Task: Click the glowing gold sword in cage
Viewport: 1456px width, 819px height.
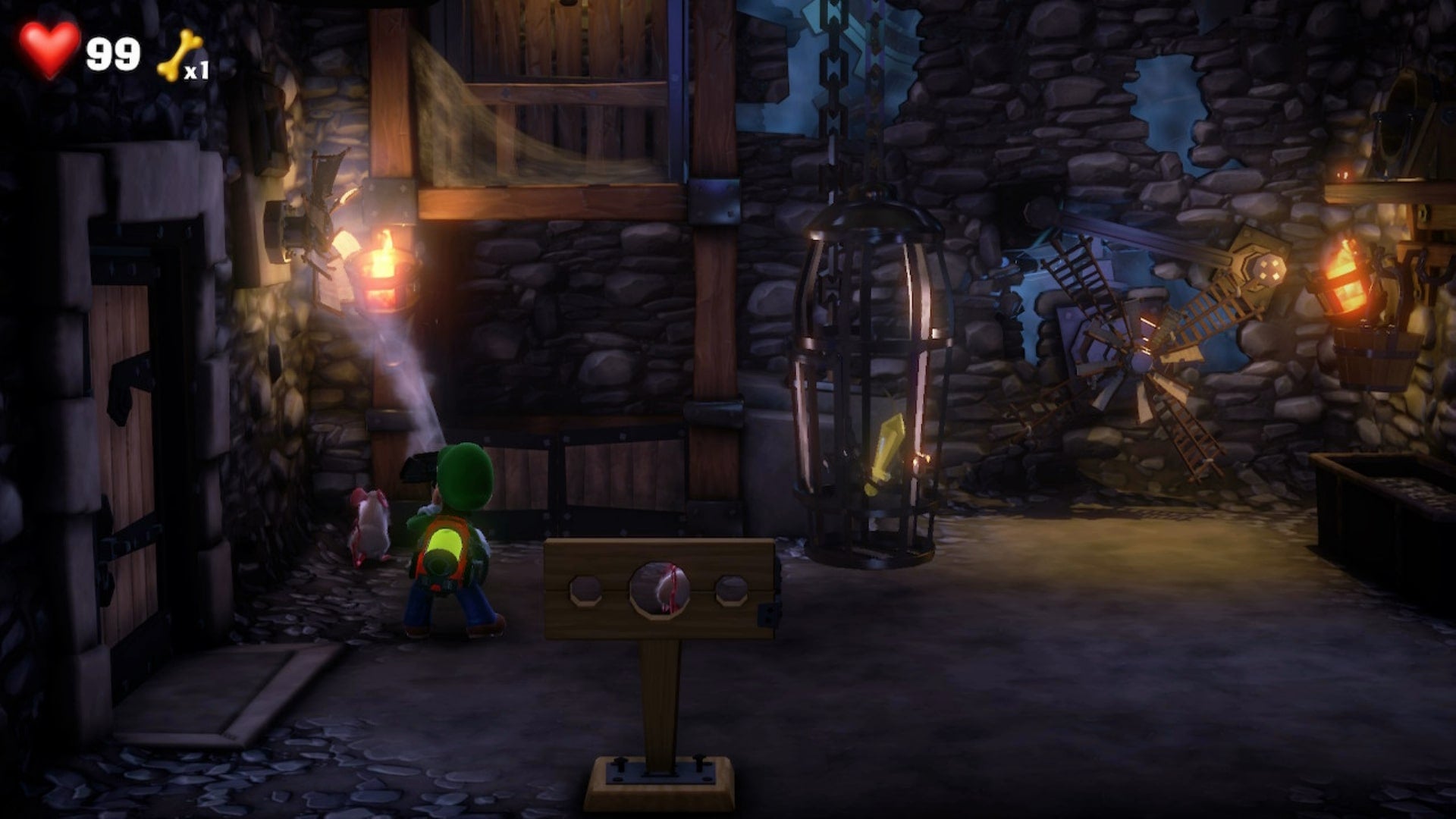Action: coord(886,455)
